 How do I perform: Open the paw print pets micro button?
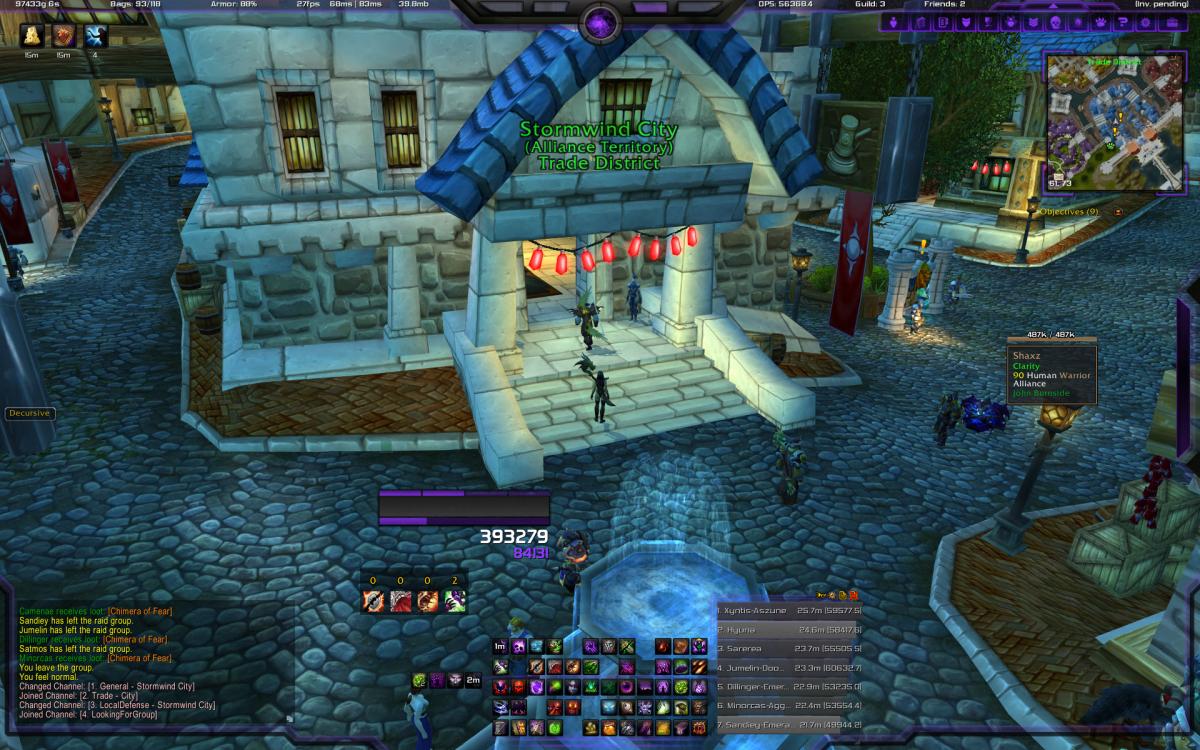click(x=1099, y=22)
